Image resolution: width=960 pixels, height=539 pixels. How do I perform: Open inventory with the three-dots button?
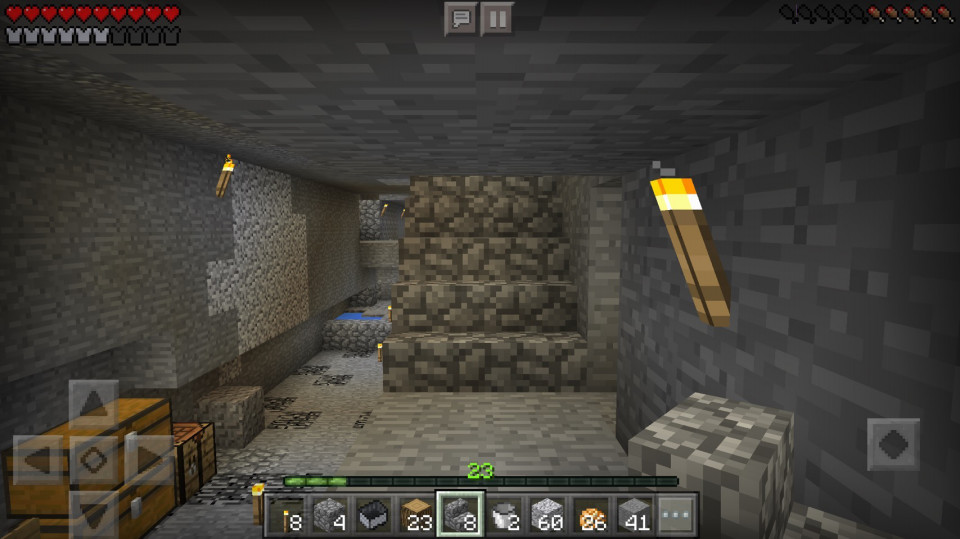(675, 514)
